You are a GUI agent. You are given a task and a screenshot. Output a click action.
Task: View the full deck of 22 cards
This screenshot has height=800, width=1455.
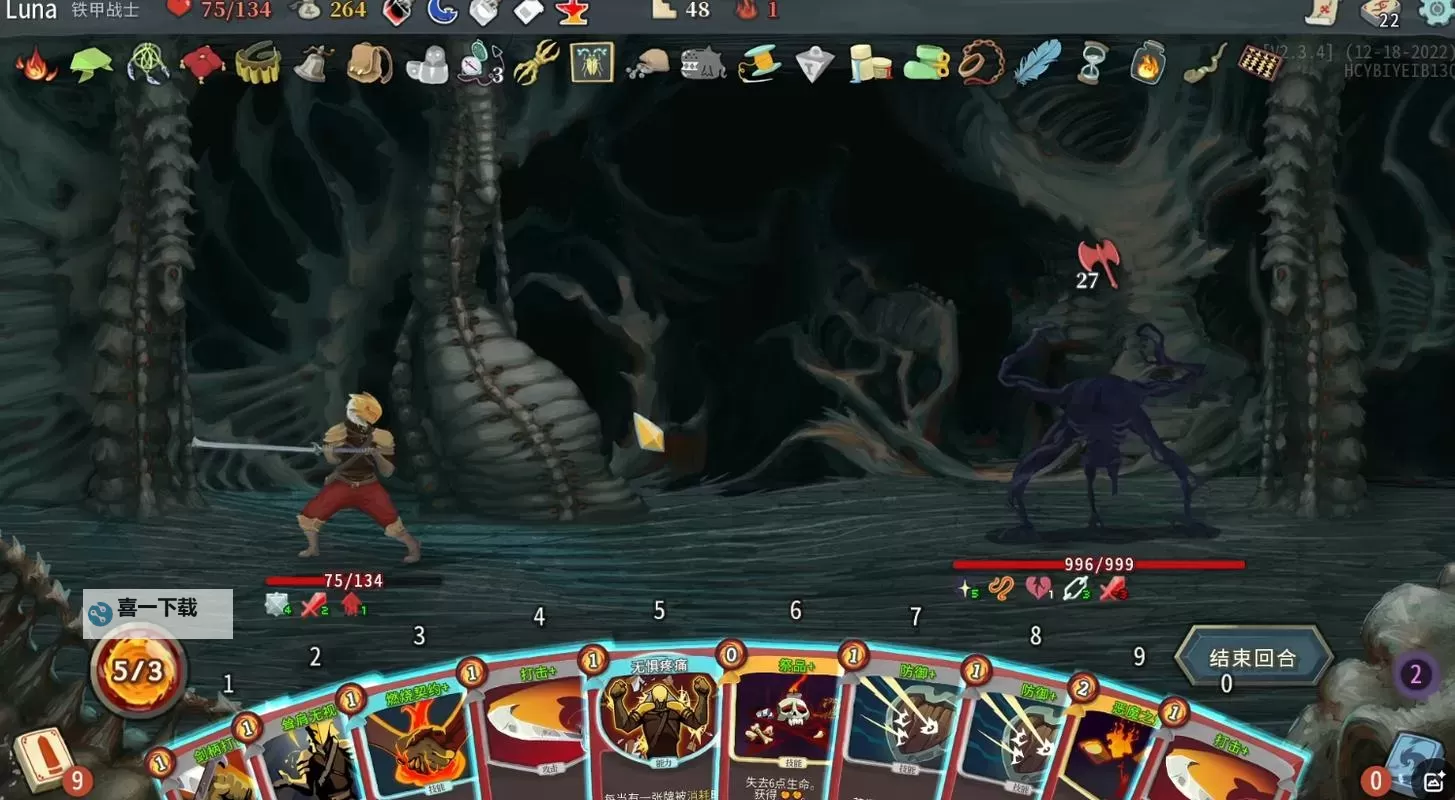[1381, 13]
